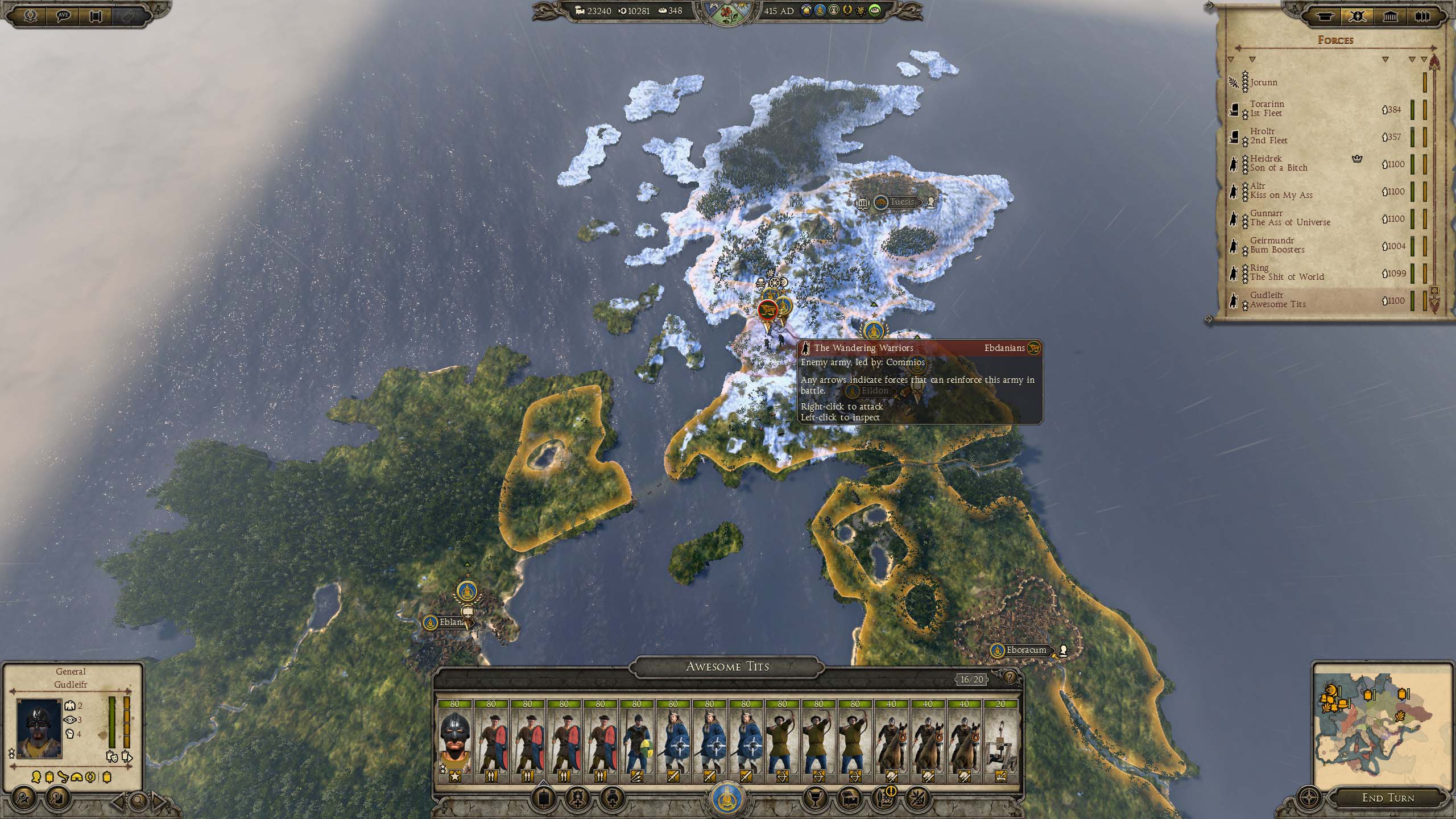
Task: Select the siege onager unit card
Action: (x=1000, y=741)
